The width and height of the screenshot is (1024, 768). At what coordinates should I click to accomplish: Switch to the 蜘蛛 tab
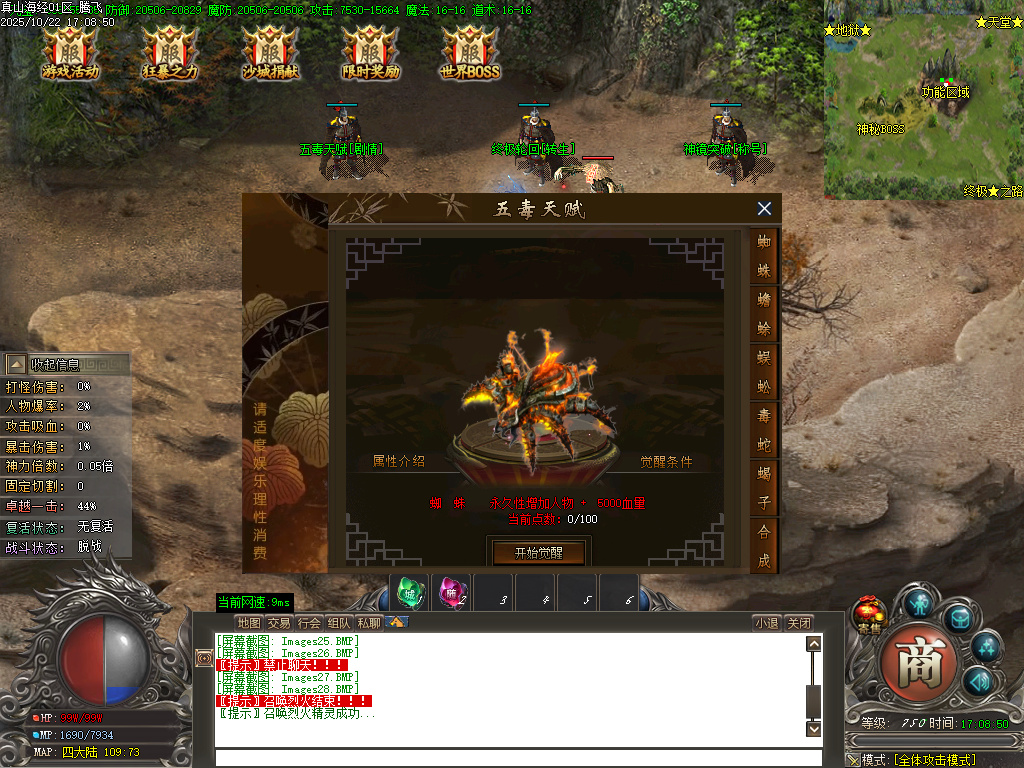764,256
